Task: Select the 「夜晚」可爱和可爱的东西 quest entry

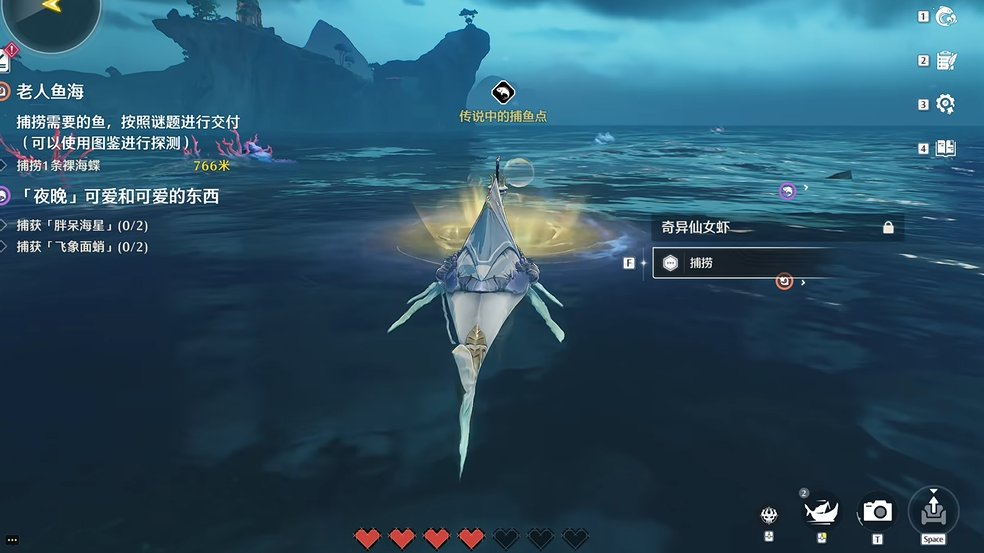Action: [118, 197]
